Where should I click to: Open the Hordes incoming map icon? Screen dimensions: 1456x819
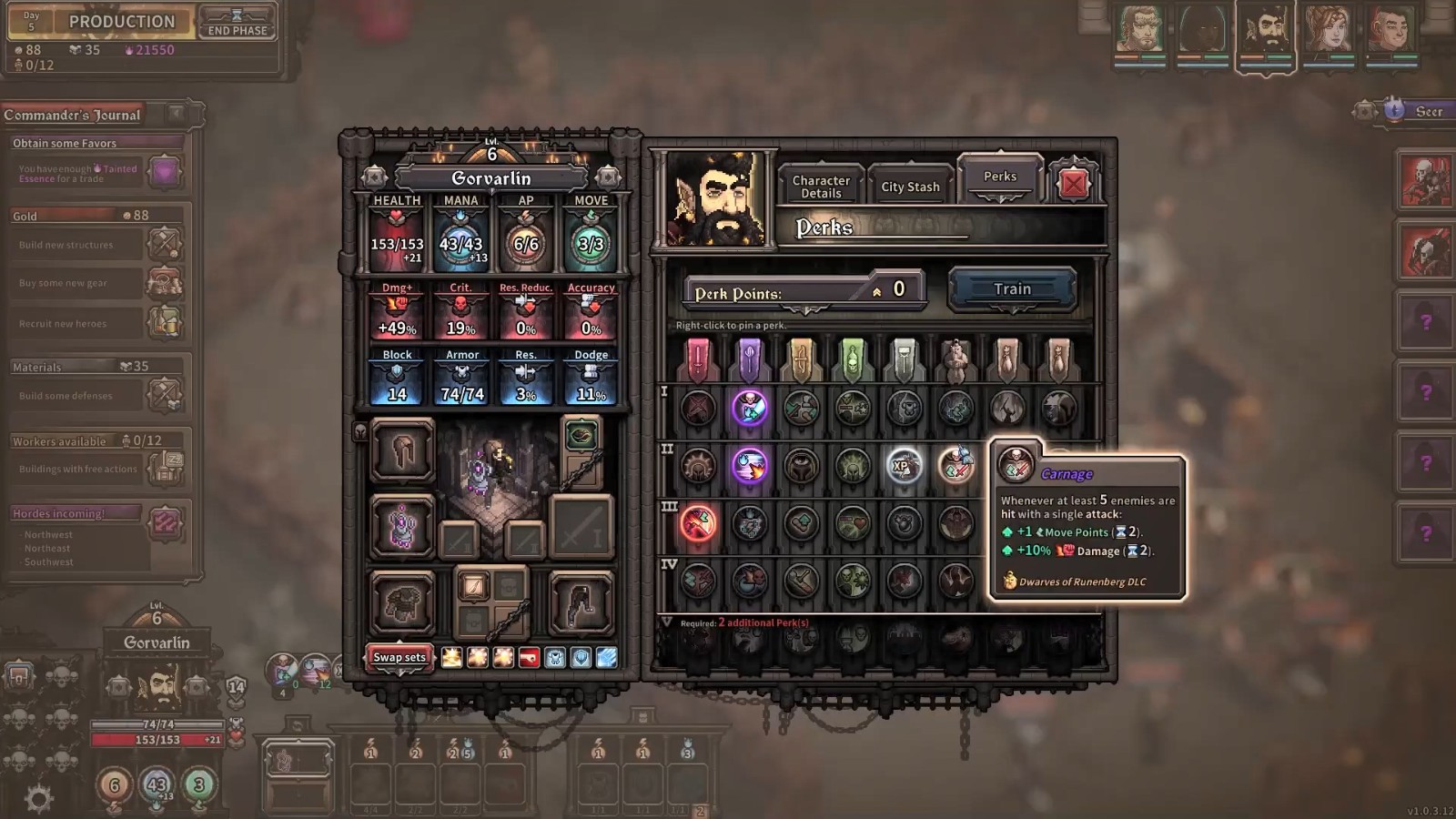tap(165, 523)
